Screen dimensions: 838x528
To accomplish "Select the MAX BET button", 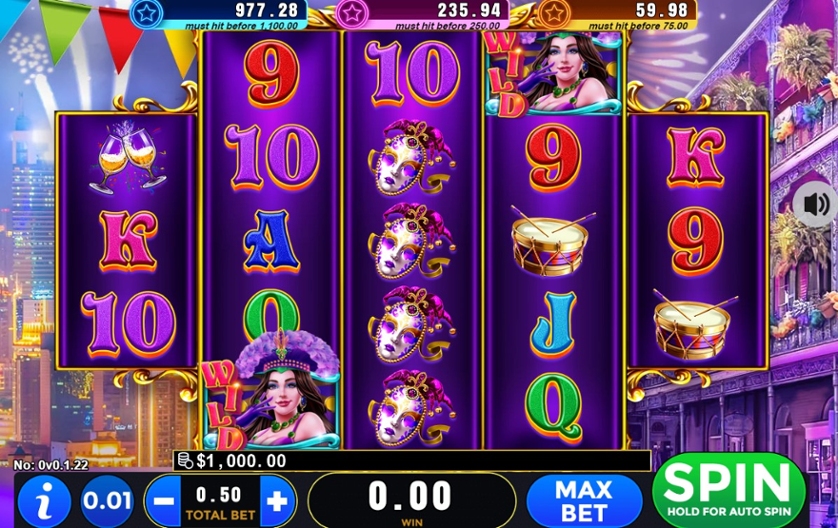I will click(584, 499).
